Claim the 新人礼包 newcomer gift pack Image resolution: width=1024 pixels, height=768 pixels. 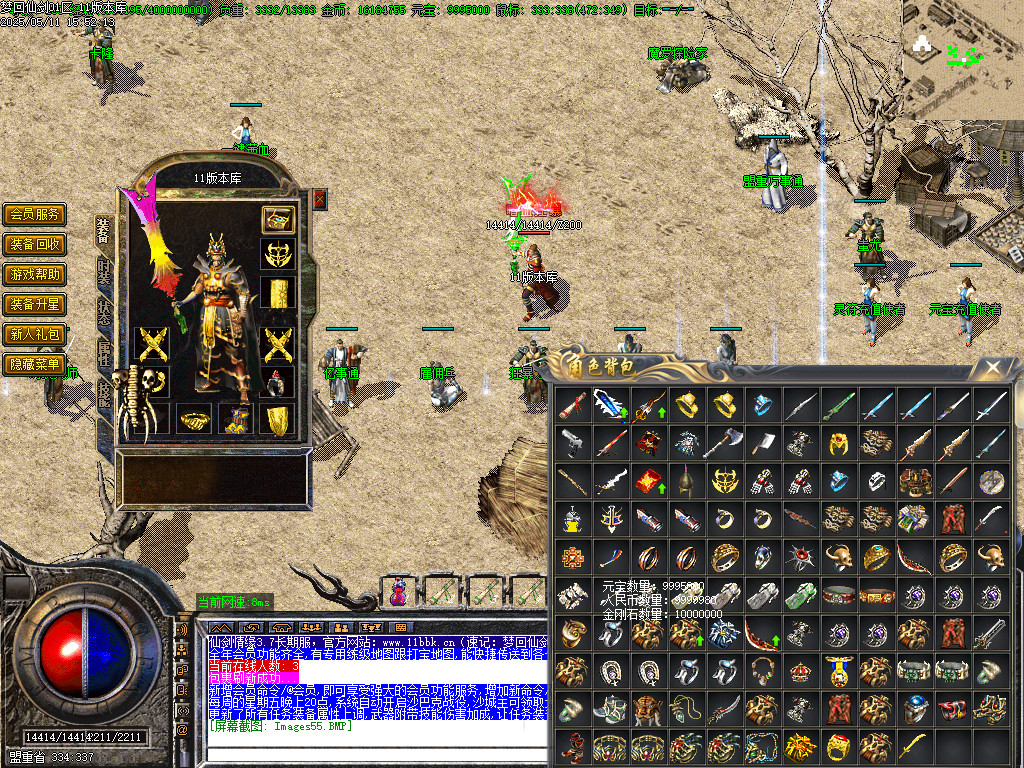pos(35,334)
